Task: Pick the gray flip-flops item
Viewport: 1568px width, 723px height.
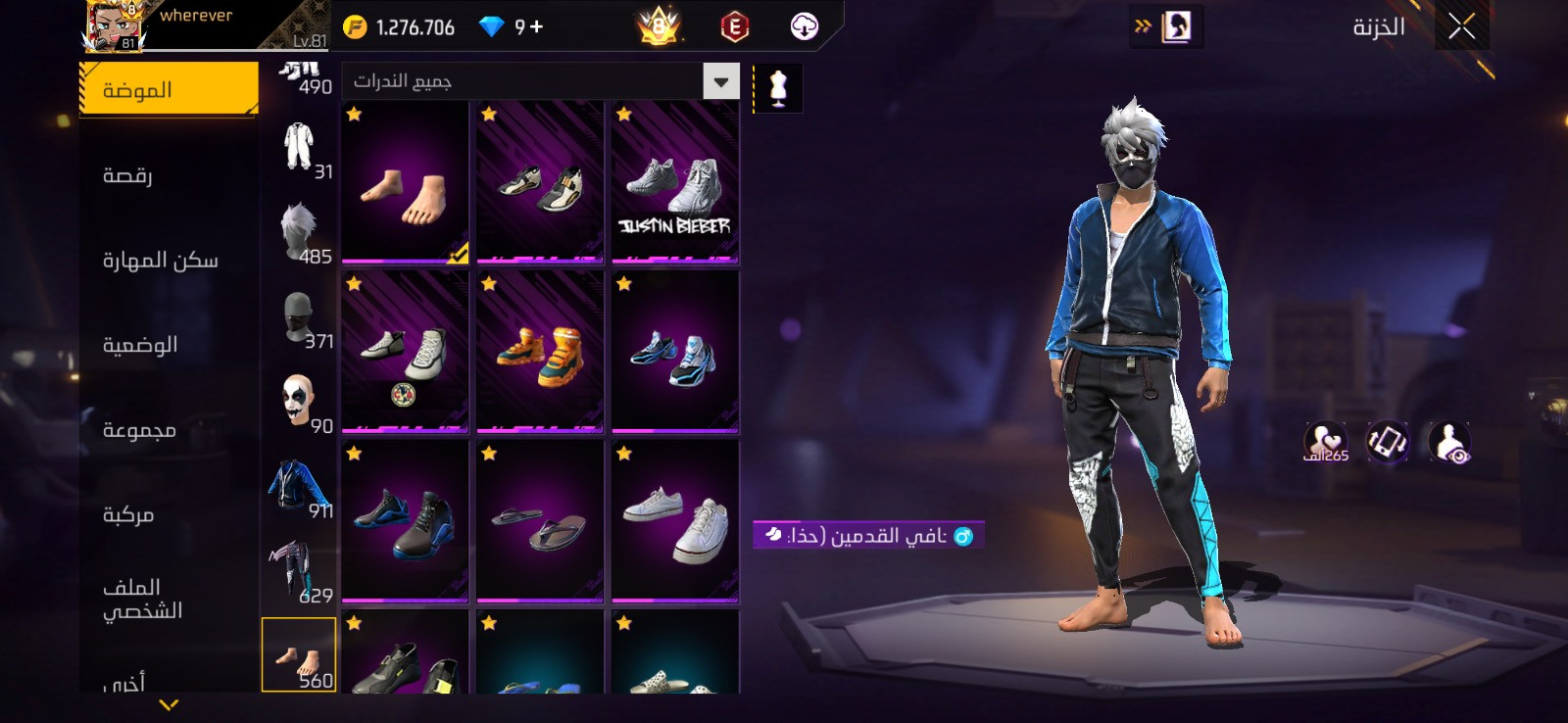Action: click(539, 522)
